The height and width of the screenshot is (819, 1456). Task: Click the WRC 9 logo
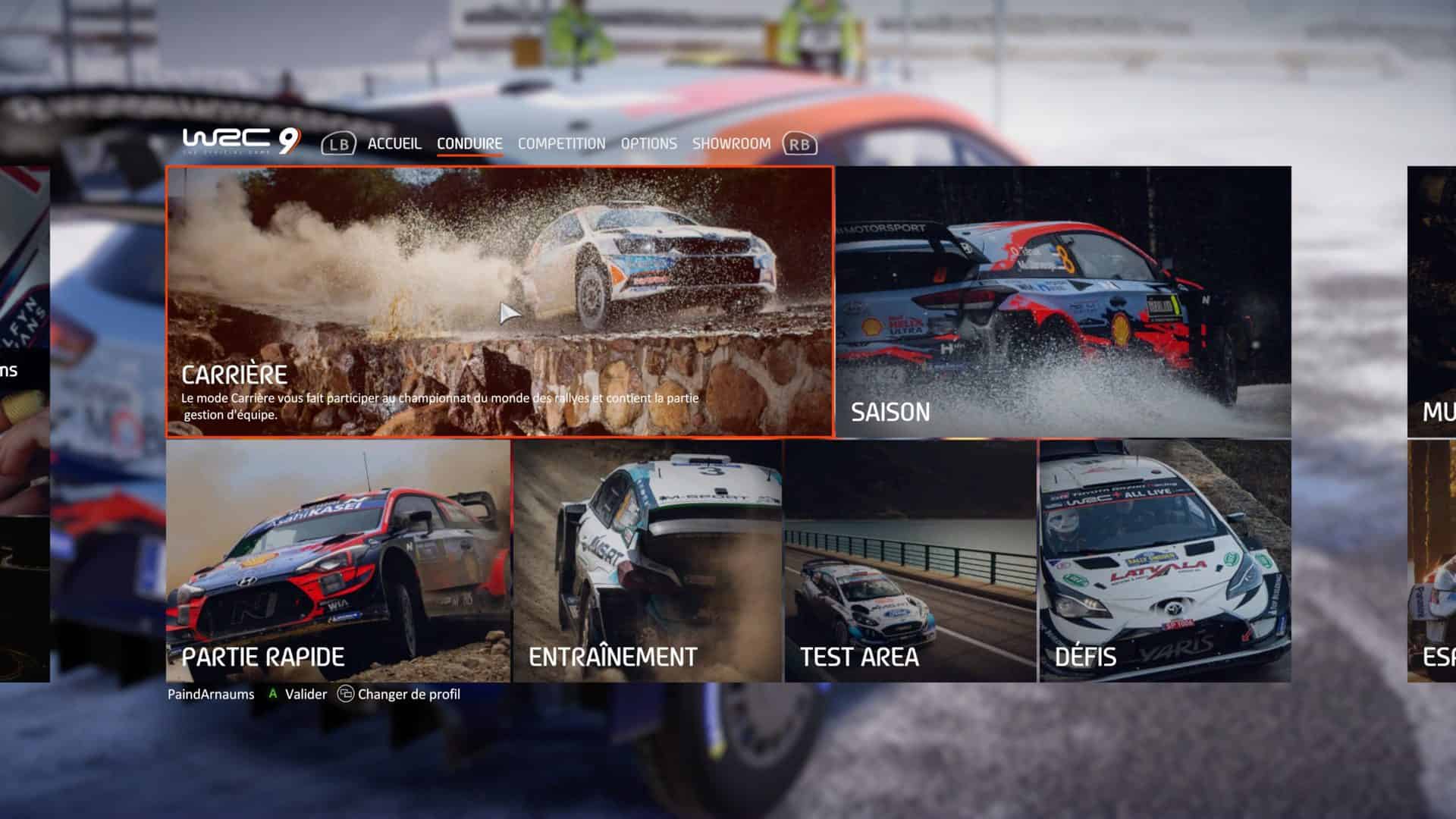tap(241, 140)
